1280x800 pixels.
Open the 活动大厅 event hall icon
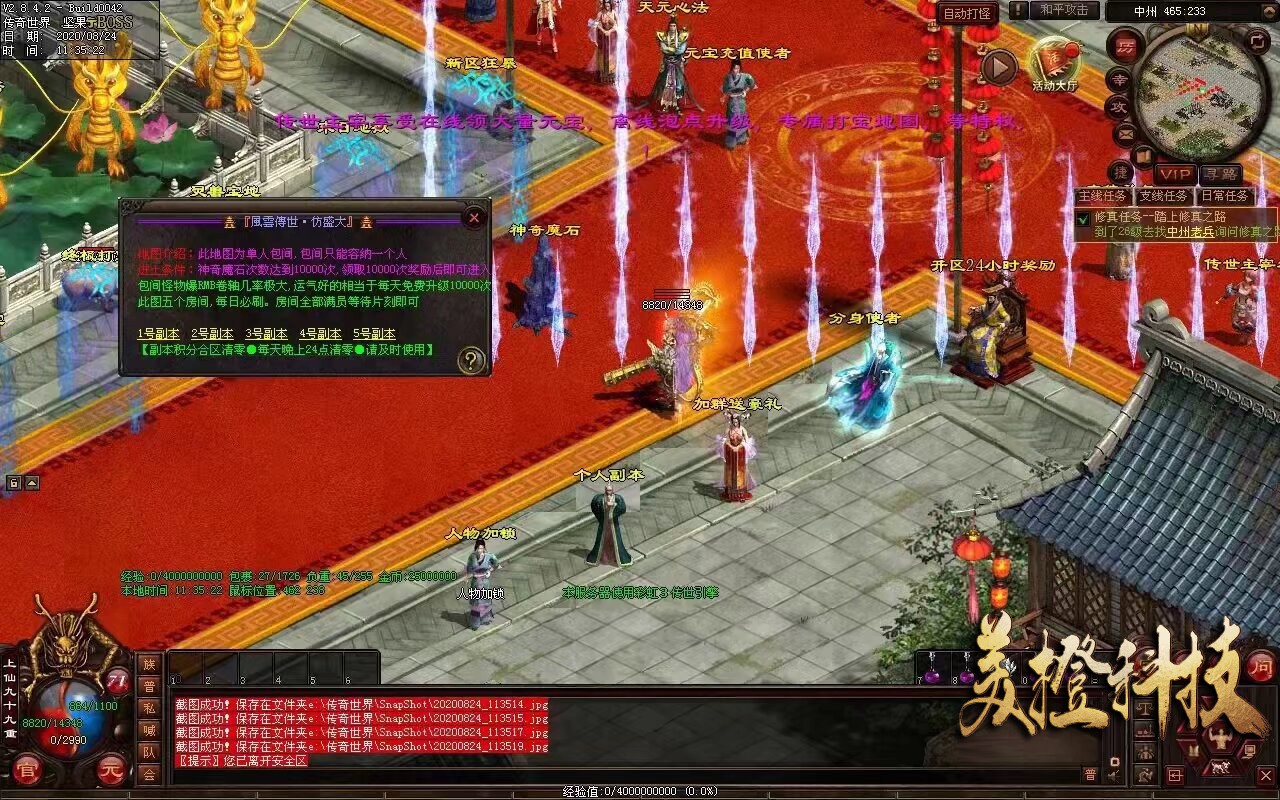[x=1055, y=65]
